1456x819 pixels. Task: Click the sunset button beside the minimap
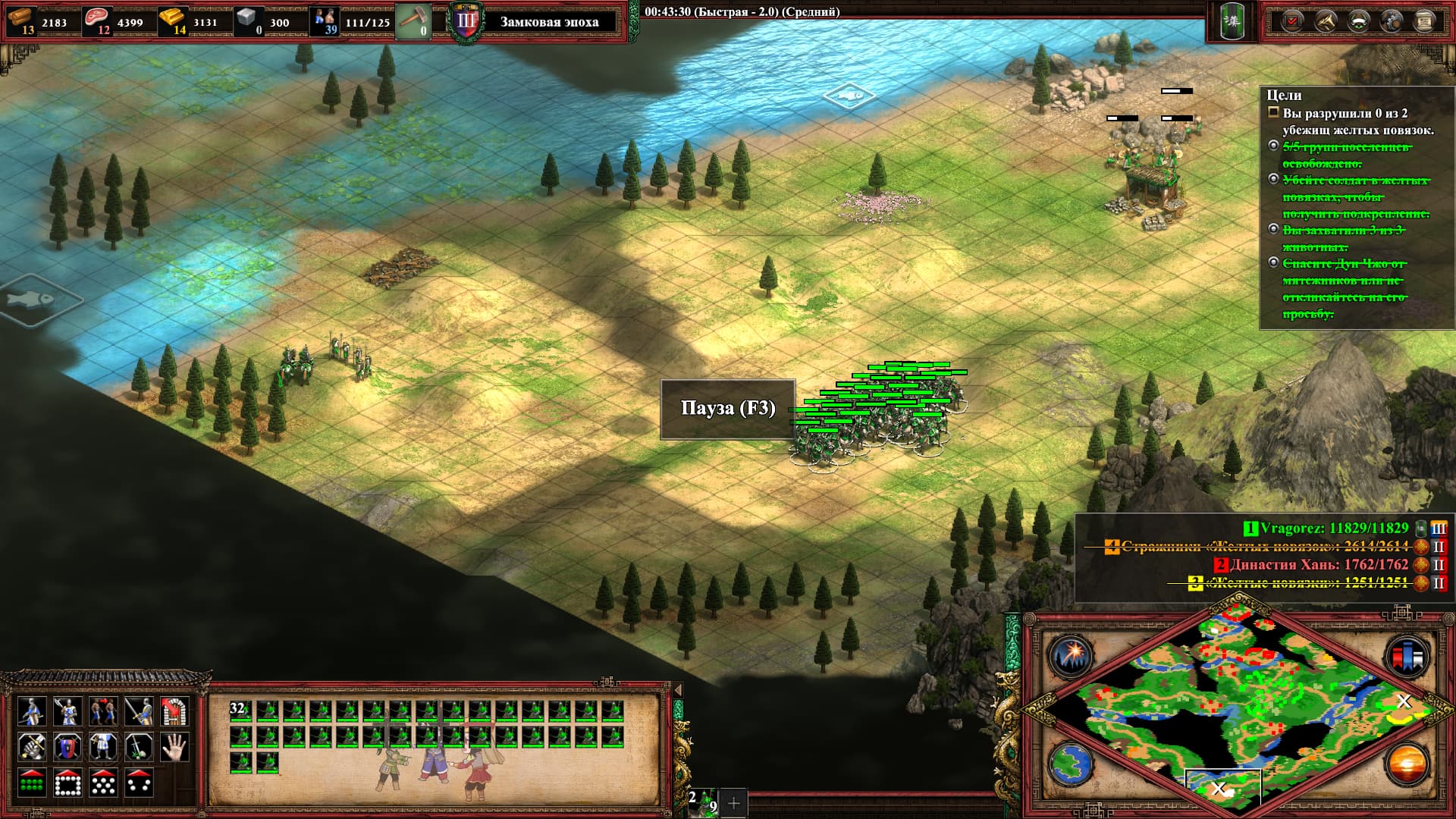click(1405, 763)
